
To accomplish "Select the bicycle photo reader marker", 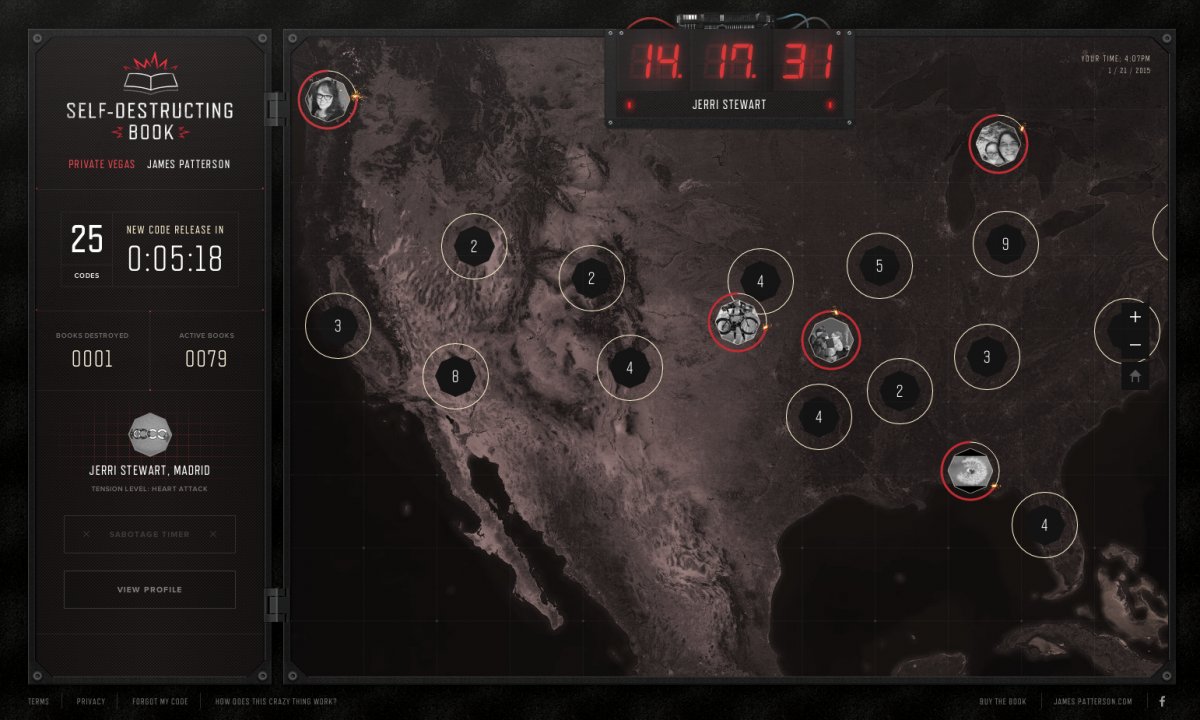I will click(738, 322).
